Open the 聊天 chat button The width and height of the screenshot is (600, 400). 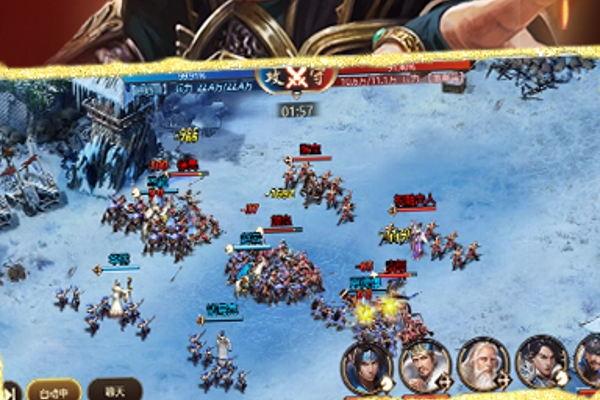click(115, 389)
